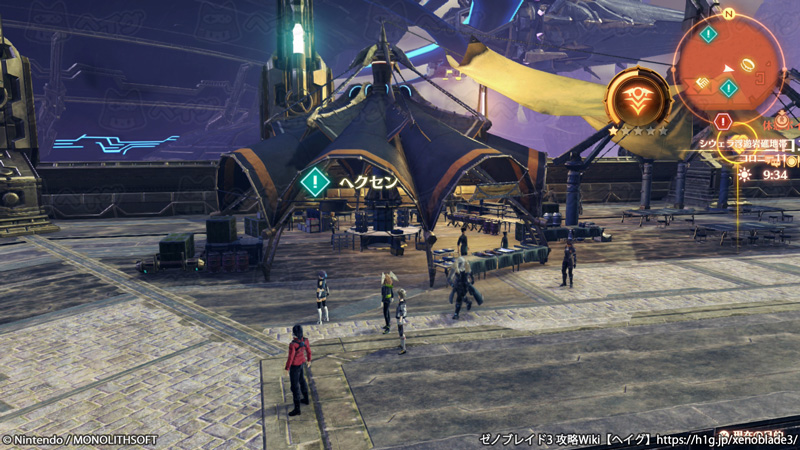800x450 pixels.
Task: Select the teal quest marker beside ヘクセン
Action: [315, 182]
